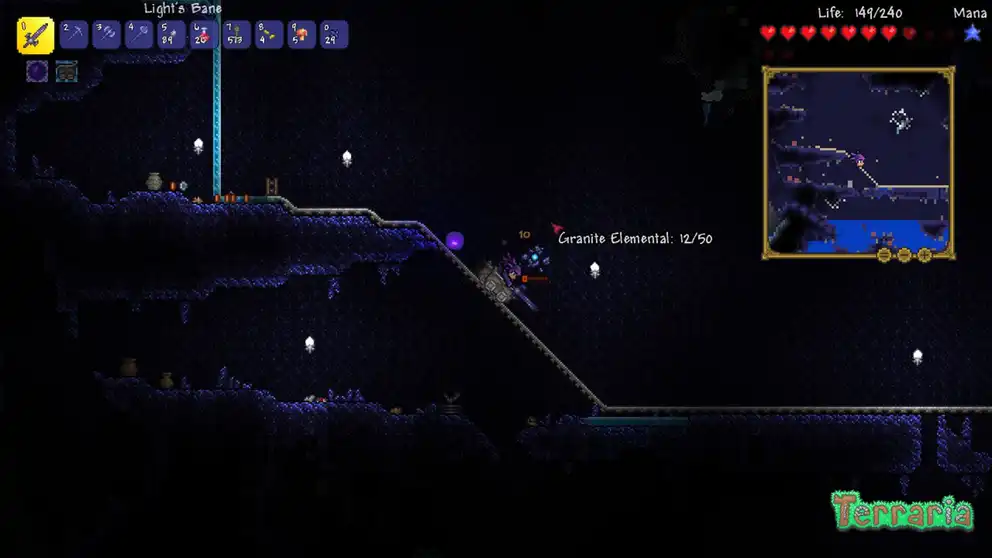Screen dimensions: 992x558
Task: Choose the hotbar slot with 29 dark items
Action: [334, 35]
